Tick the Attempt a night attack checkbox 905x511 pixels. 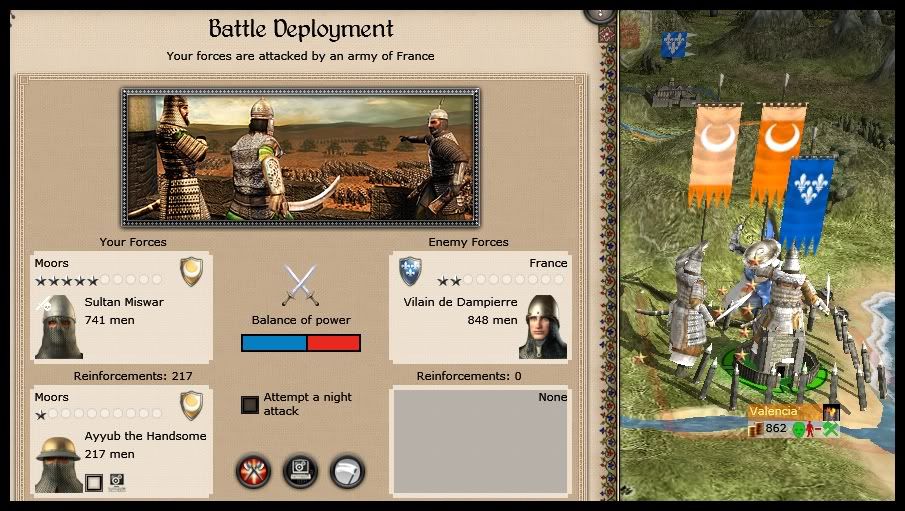click(x=250, y=405)
